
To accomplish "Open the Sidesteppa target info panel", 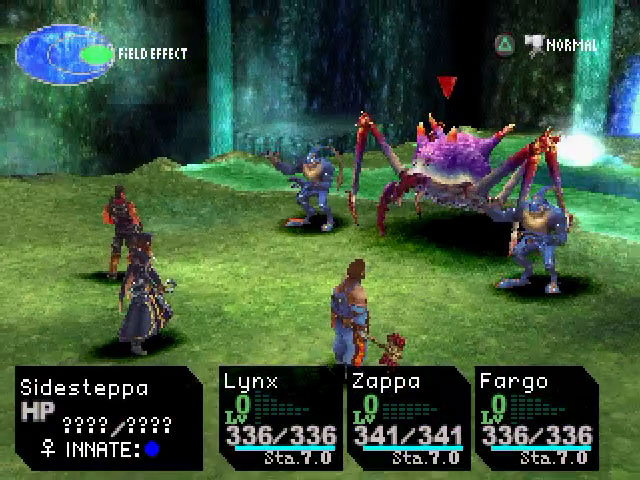I will click(109, 418).
